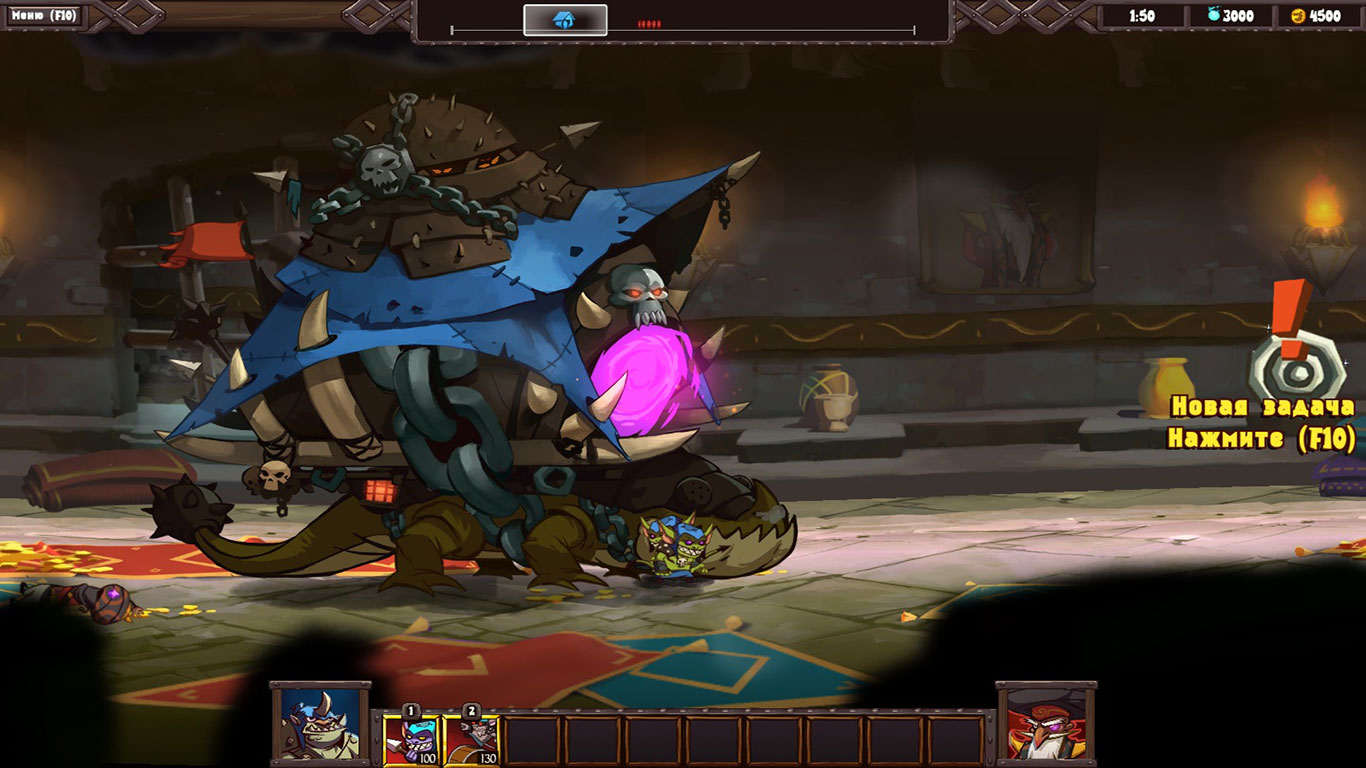Select the barrel goblin unit slot costing 130
This screenshot has height=768, width=1366.
[x=472, y=740]
